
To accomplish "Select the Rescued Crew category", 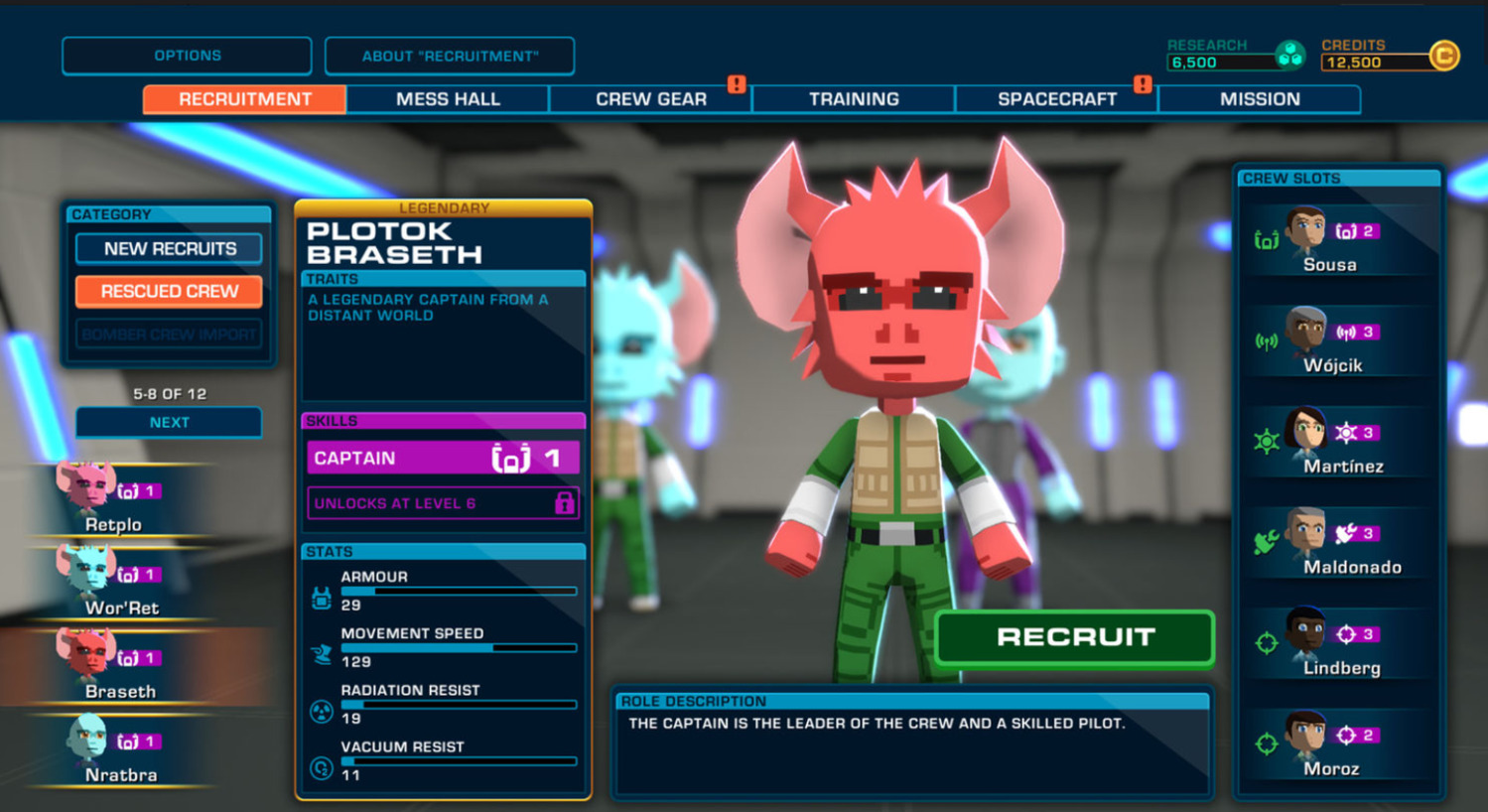I will click(x=170, y=291).
